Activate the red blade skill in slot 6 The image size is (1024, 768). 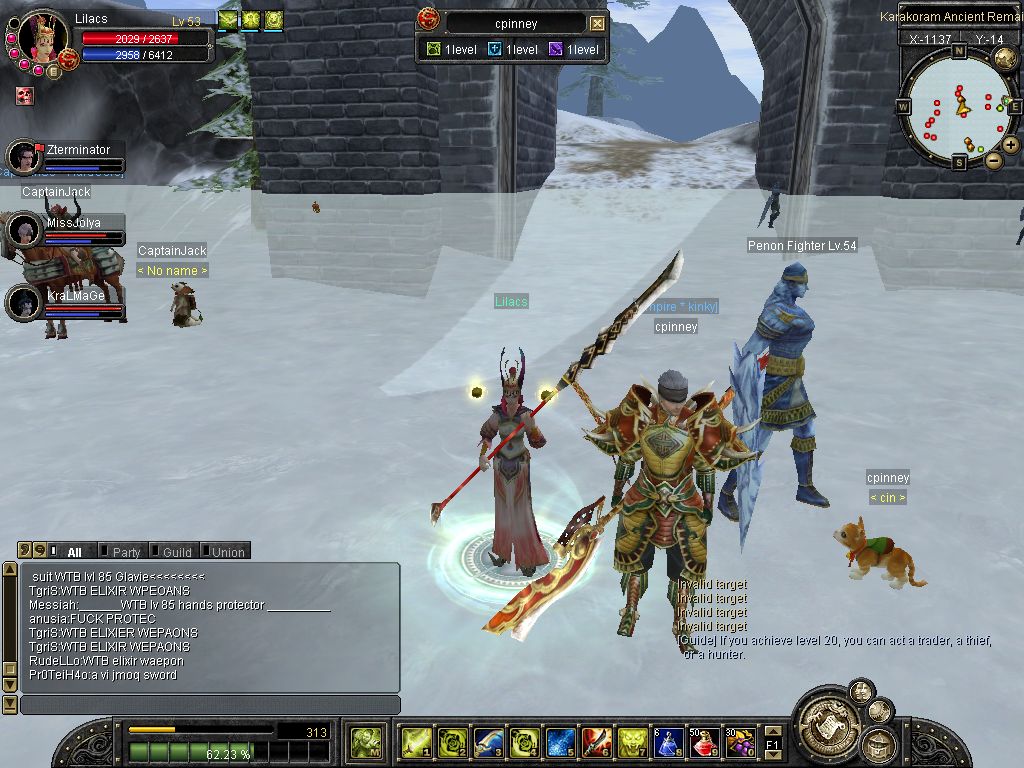pos(596,742)
